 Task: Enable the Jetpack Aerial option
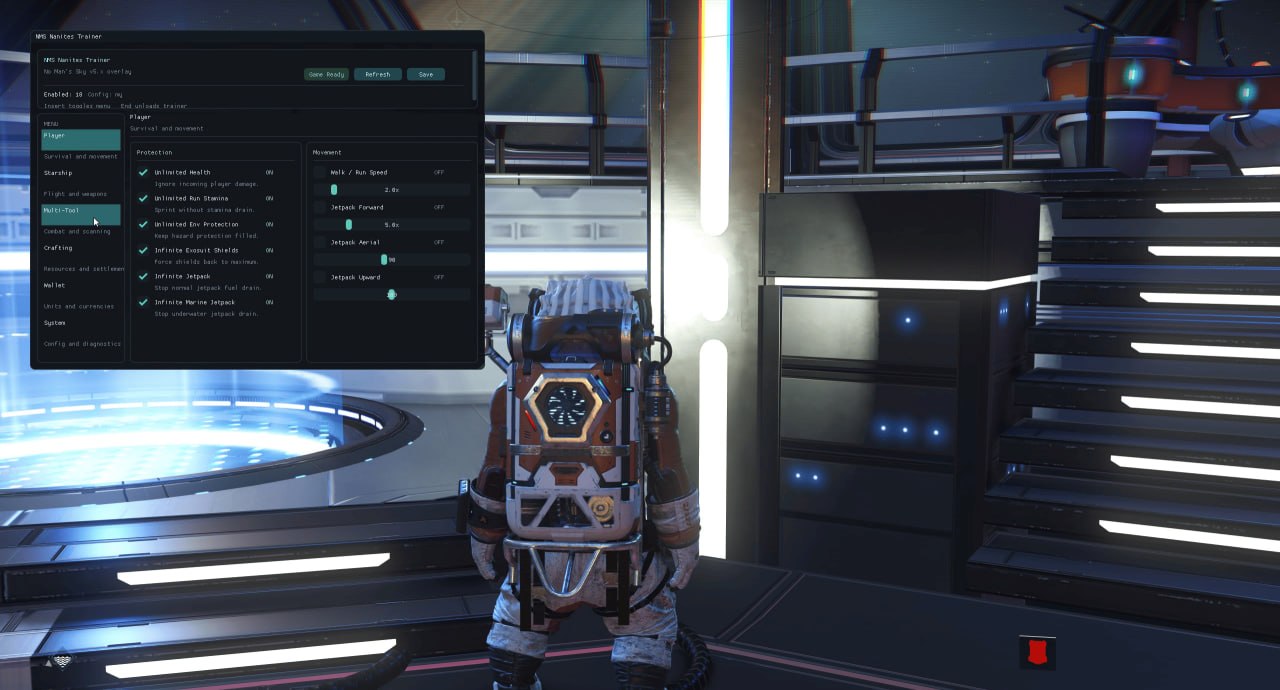pos(320,242)
